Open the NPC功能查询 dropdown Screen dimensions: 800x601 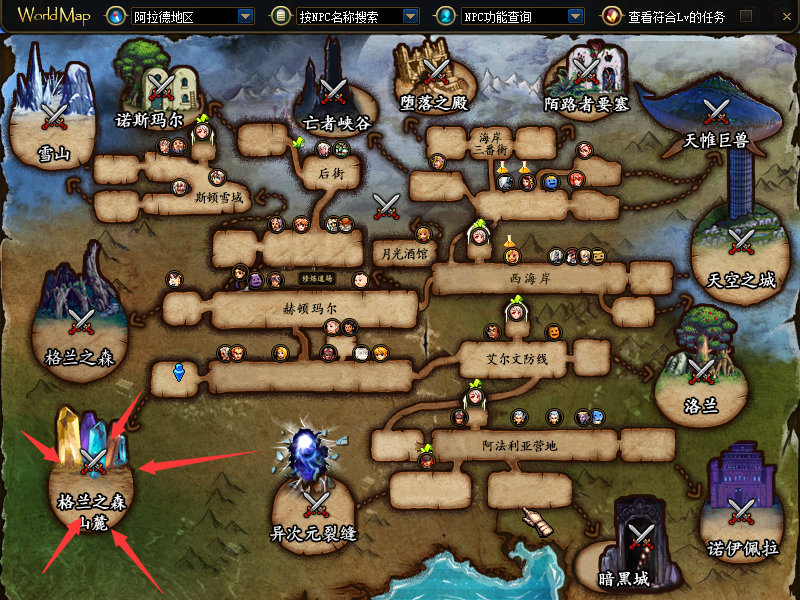pos(574,16)
